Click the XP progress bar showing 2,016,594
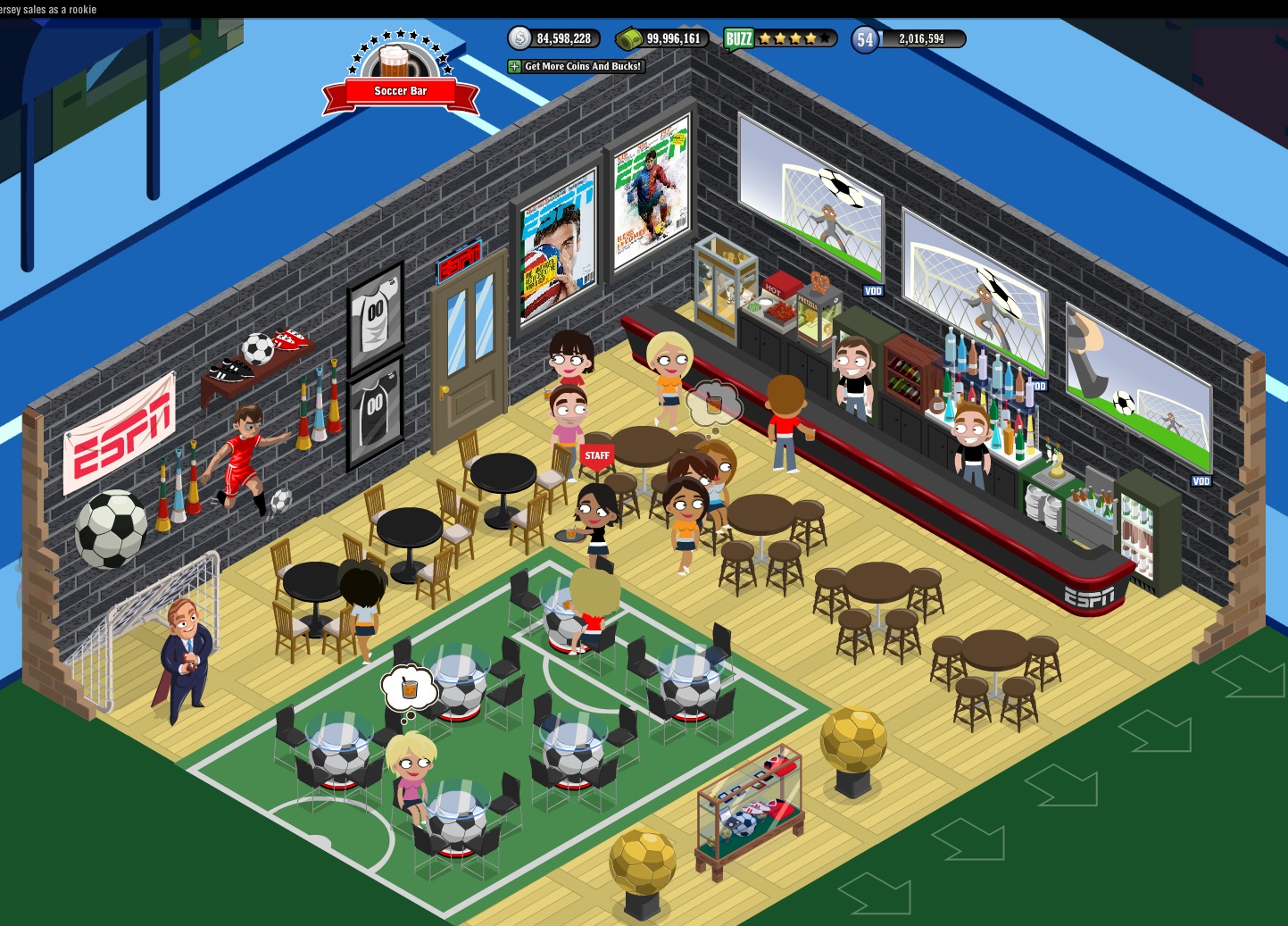Screen dimensions: 1288x926 point(921,38)
